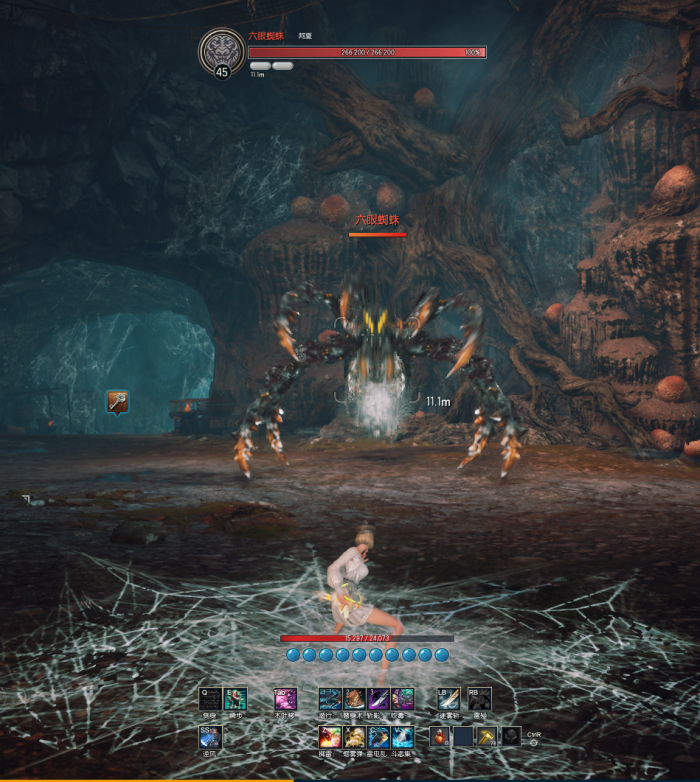Cast the purple blade skill in slot 3
700x782 pixels.
378,699
